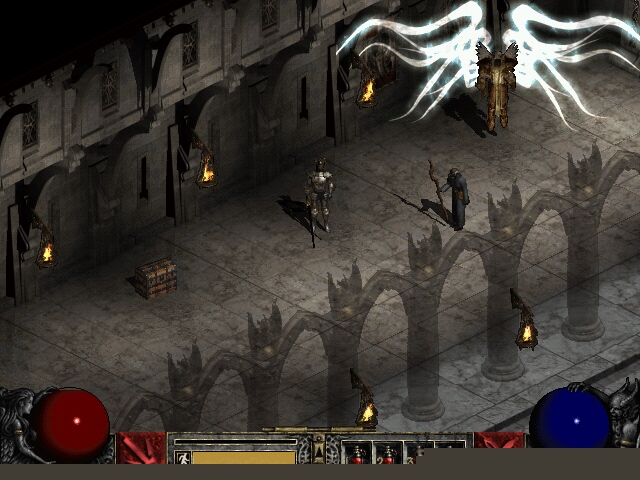Use the healing potion in belt slot two
Image resolution: width=640 pixels, height=480 pixels.
pyautogui.click(x=388, y=455)
